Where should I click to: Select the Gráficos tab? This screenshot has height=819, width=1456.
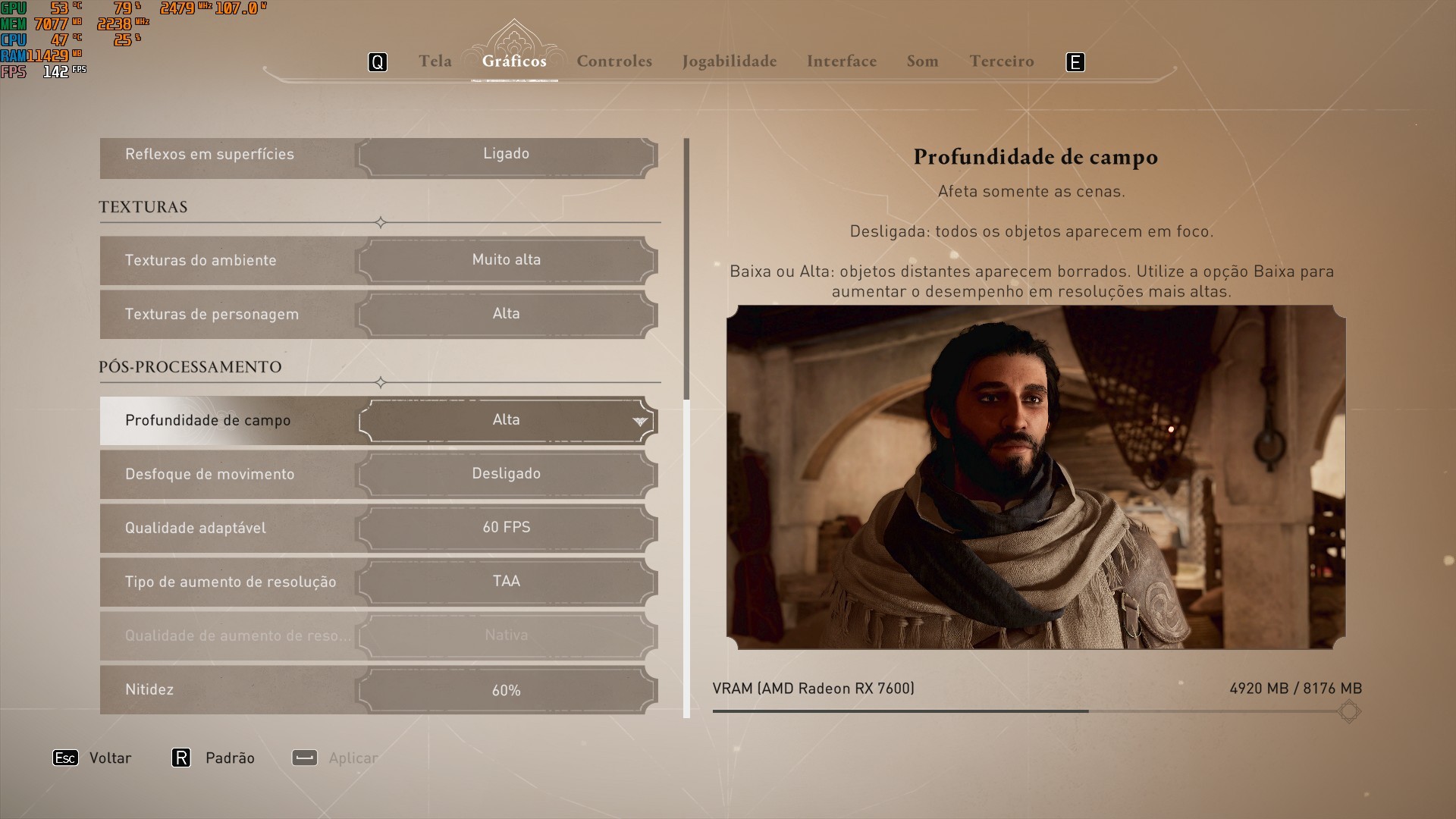[x=514, y=61]
